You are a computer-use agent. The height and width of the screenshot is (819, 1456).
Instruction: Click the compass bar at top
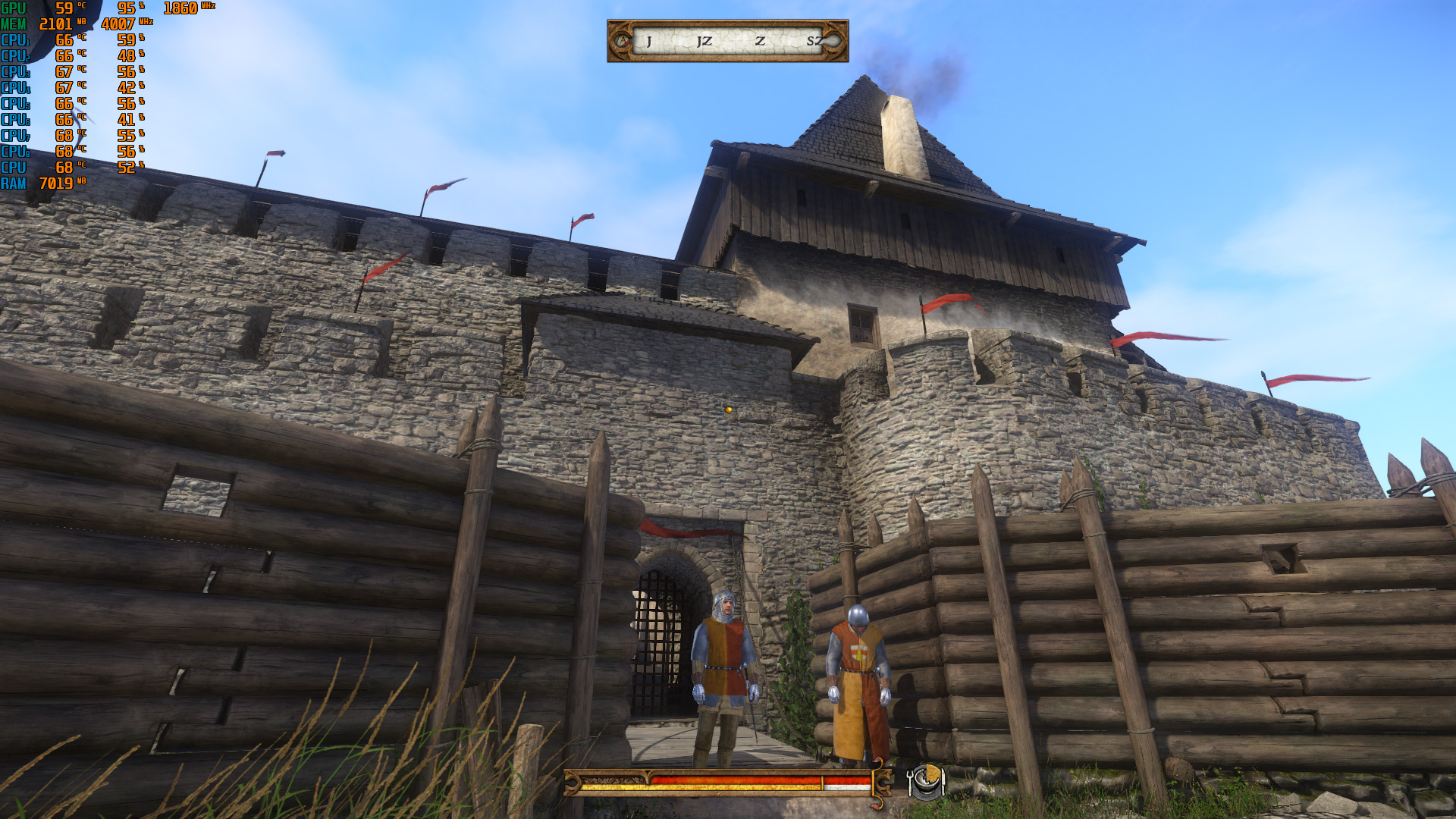pos(727,41)
